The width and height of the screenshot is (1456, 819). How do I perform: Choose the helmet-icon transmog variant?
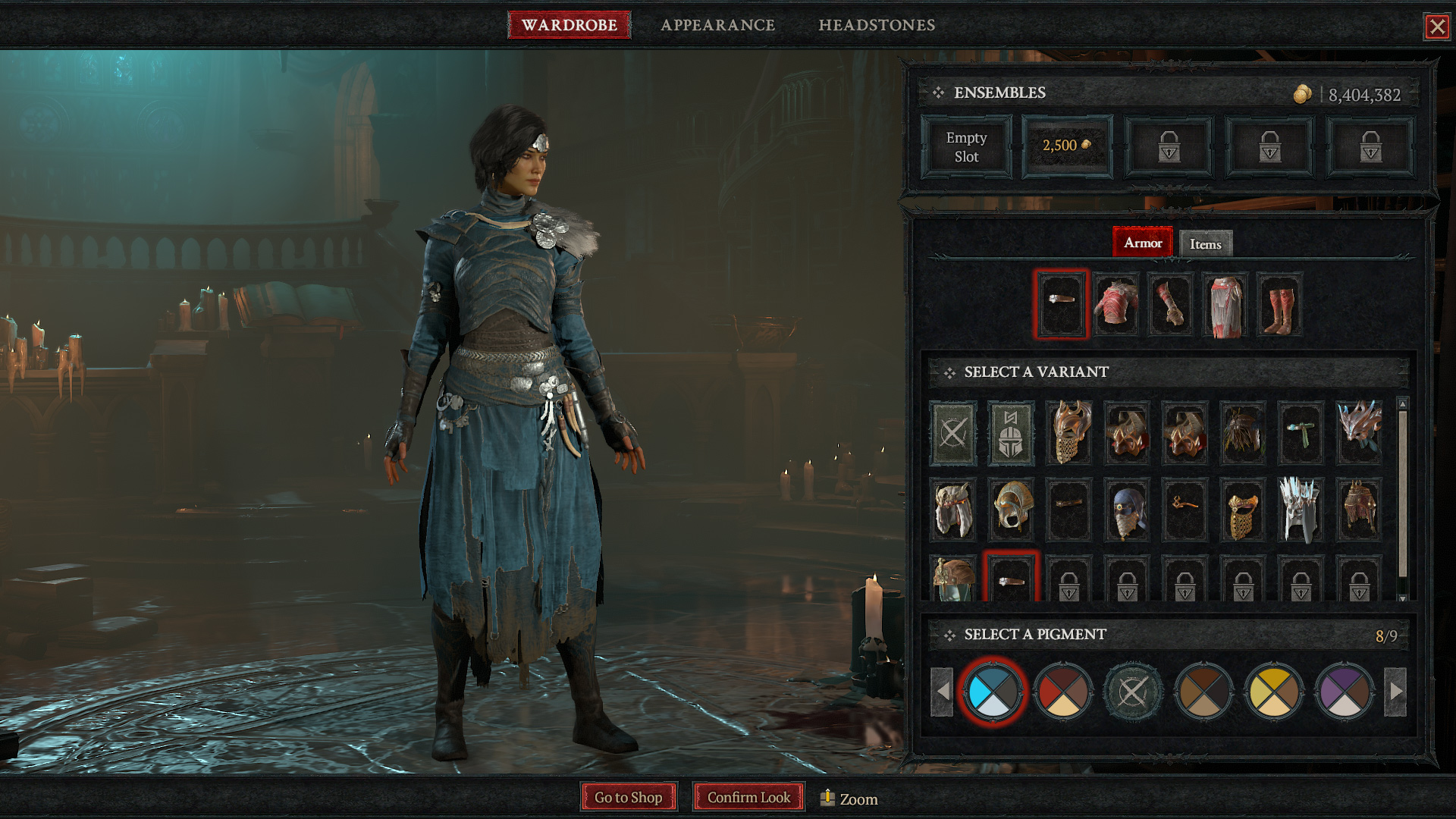pos(1011,434)
